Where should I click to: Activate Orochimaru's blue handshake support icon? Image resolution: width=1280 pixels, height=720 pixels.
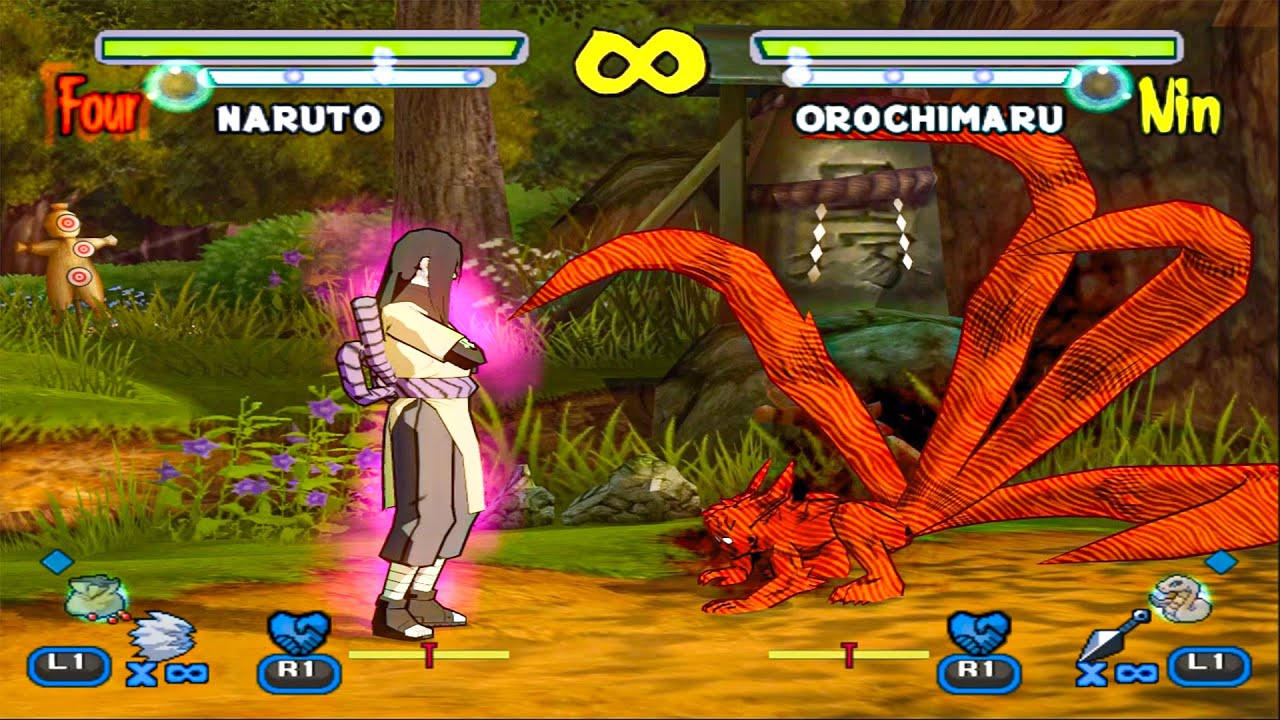tap(977, 632)
